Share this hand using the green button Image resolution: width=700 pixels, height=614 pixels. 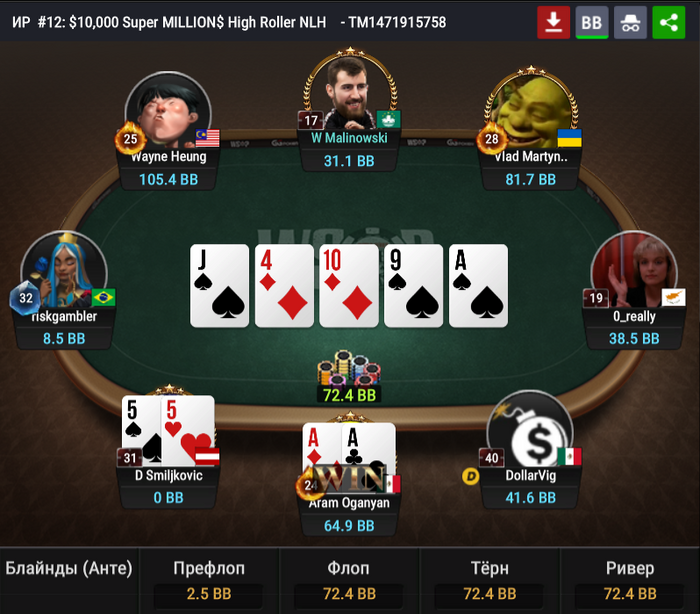click(668, 21)
